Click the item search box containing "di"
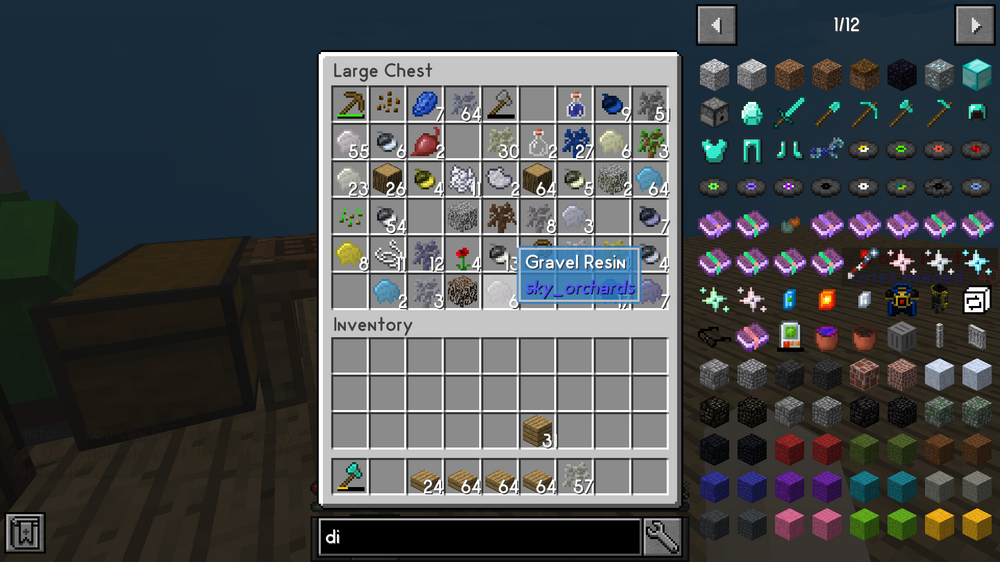This screenshot has height=562, width=1000. 479,537
